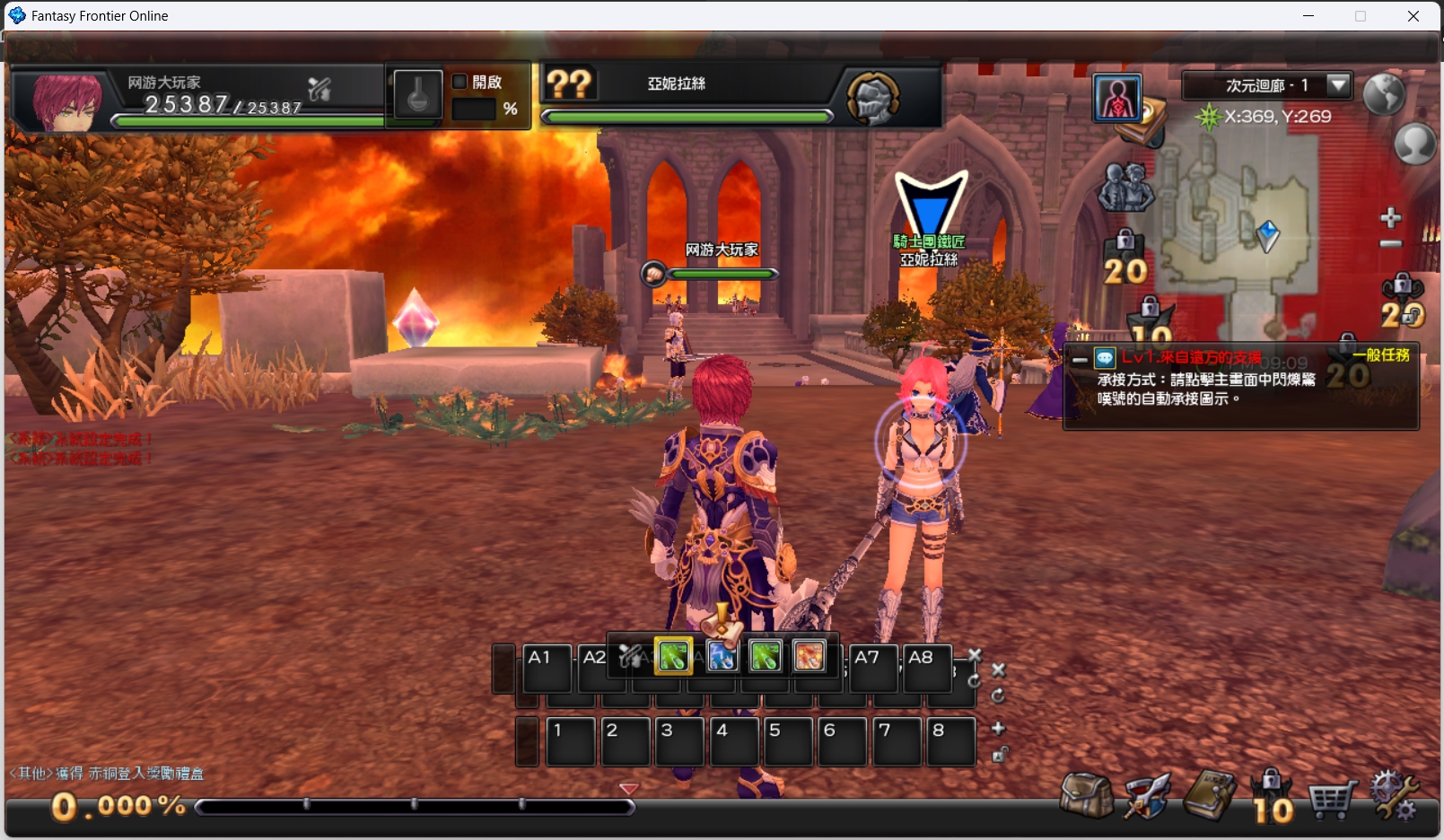Select the yellow-highlighted green slash skill

[673, 656]
